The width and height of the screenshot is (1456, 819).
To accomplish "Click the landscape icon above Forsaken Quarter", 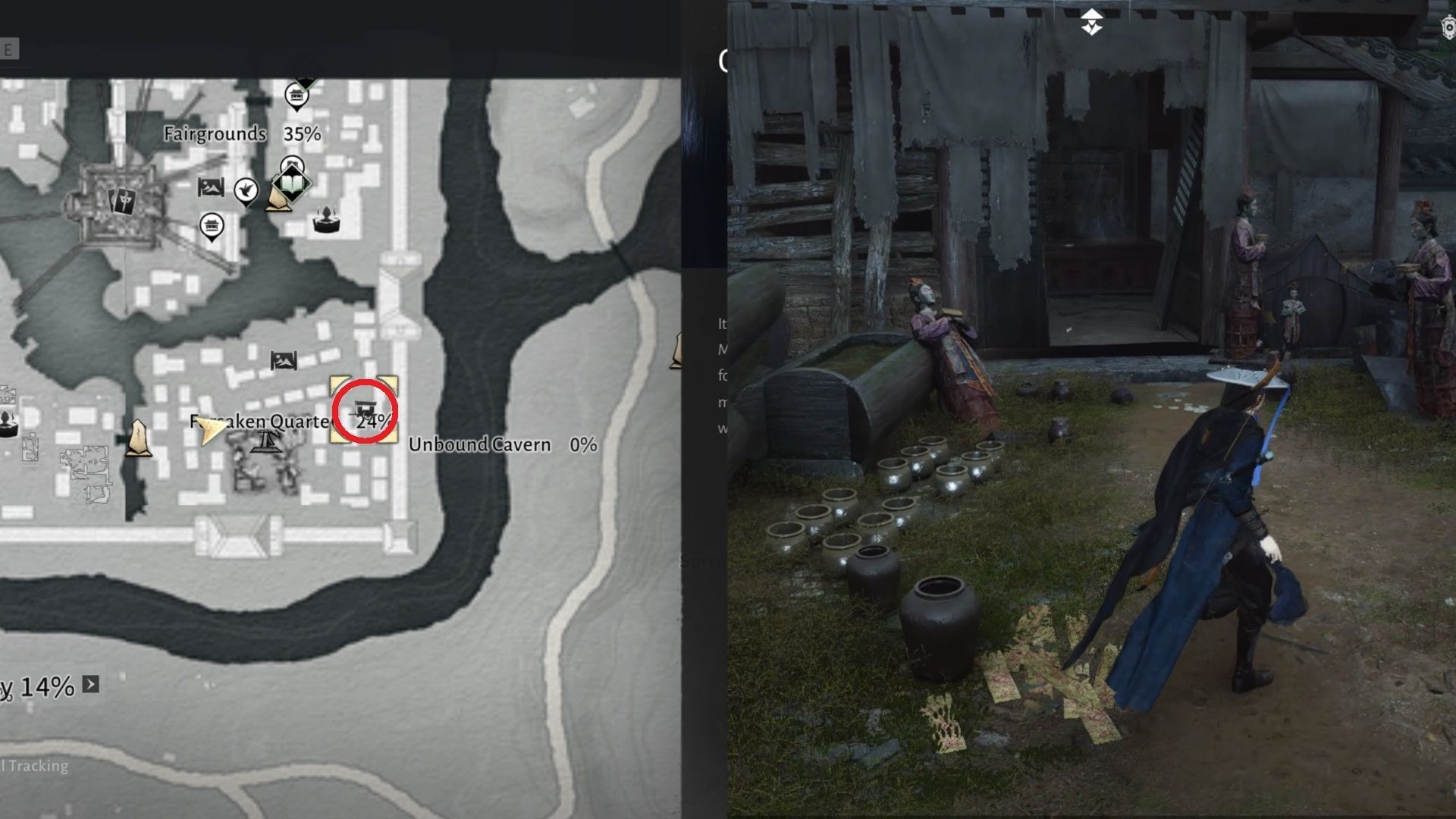I will click(x=283, y=359).
